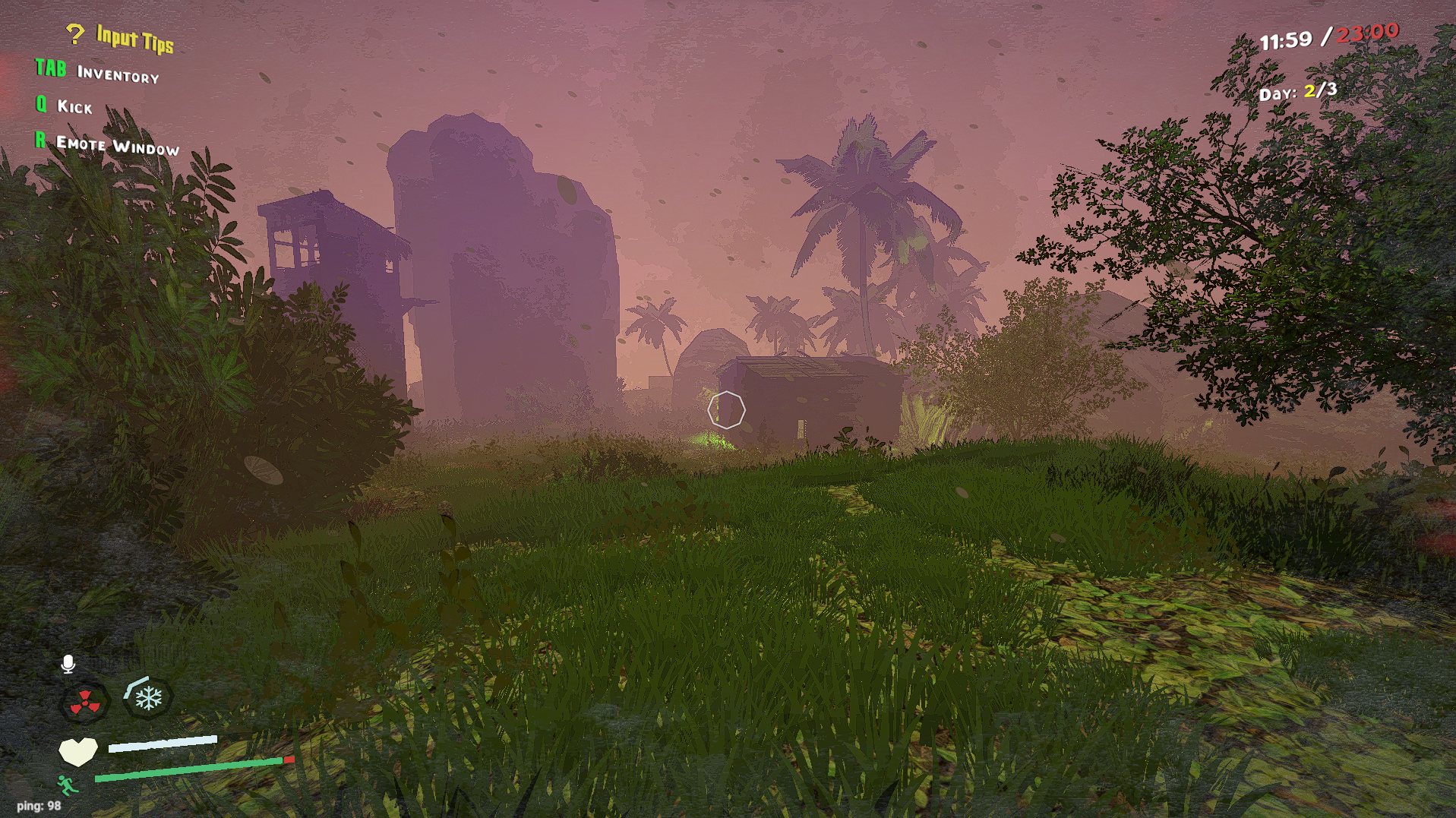Expand the Day 2/3 counter display
Image resolution: width=1456 pixels, height=818 pixels.
click(1297, 91)
